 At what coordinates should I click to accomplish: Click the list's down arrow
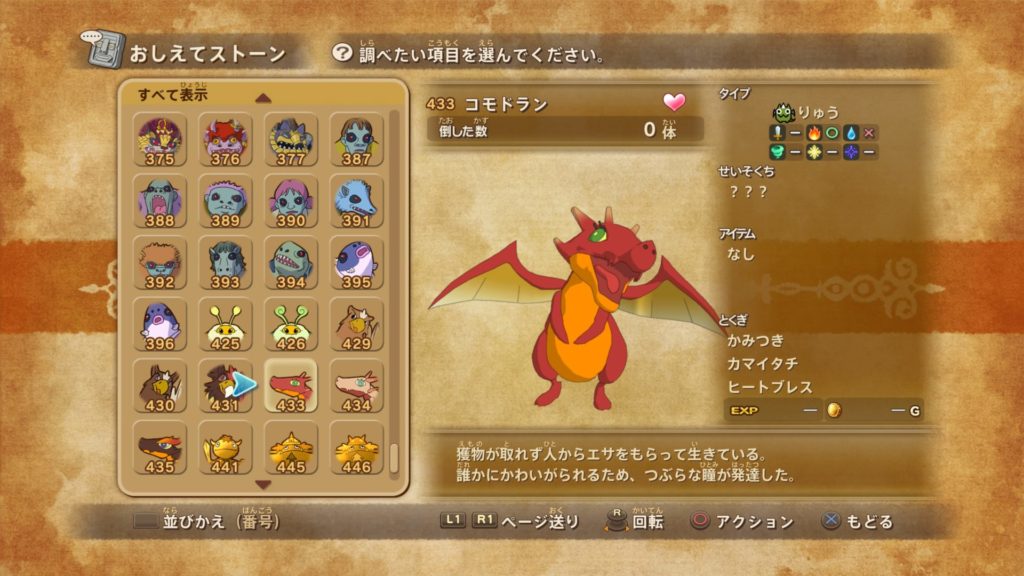point(263,484)
